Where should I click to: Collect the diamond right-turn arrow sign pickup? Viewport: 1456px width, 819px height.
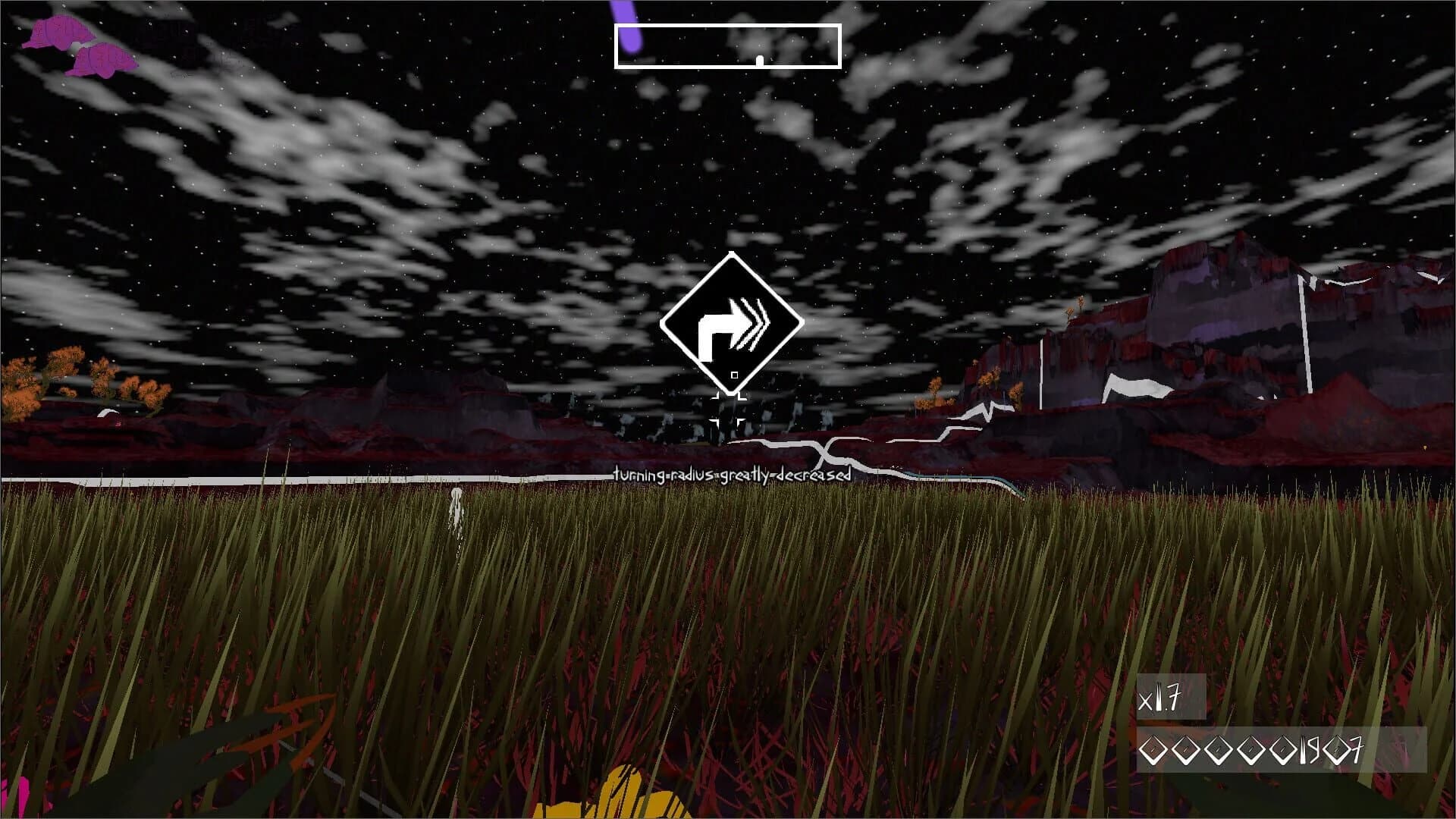tap(730, 322)
